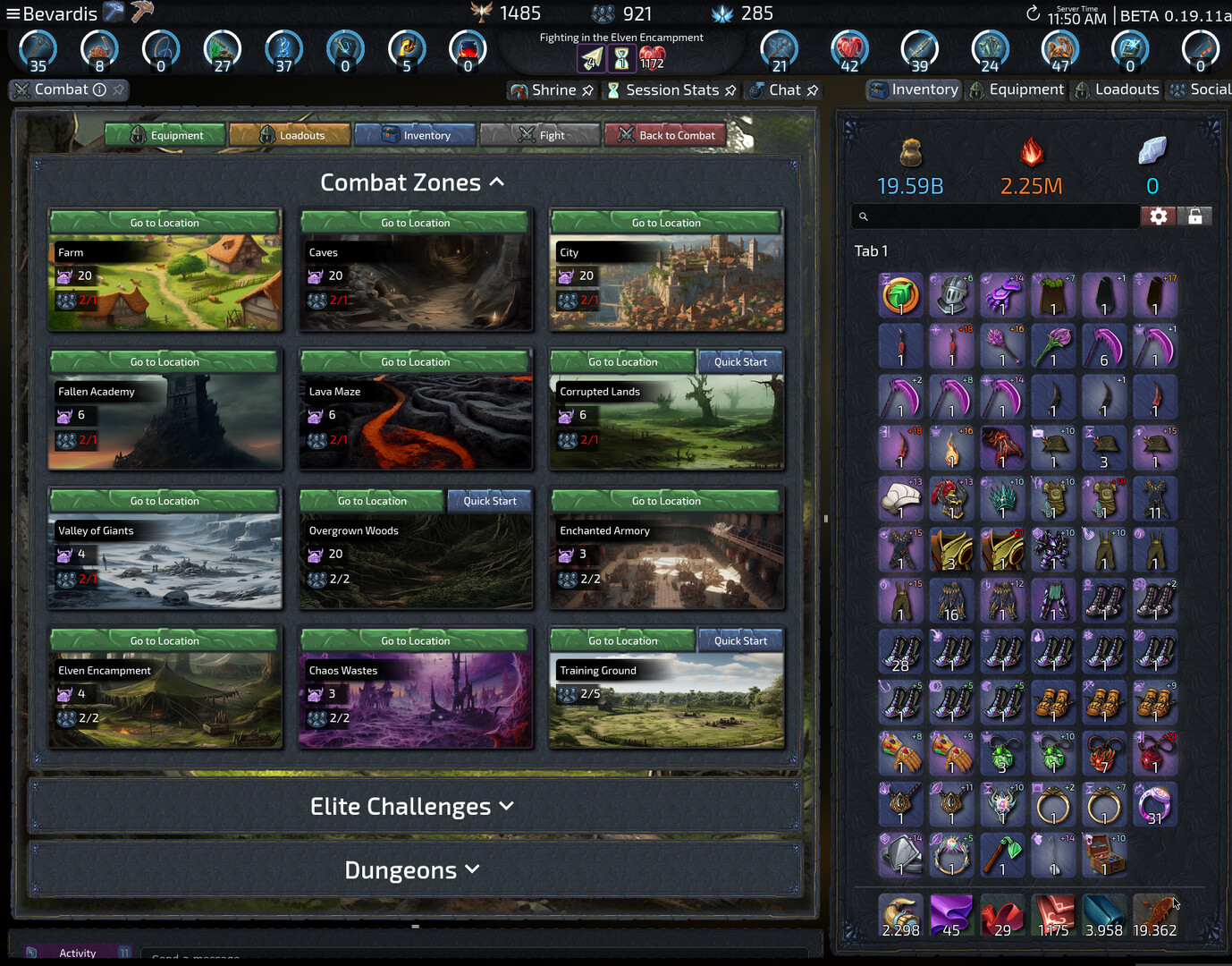Screen dimensions: 1232x966
Task: Open the Shrine panel icon
Action: tap(519, 89)
